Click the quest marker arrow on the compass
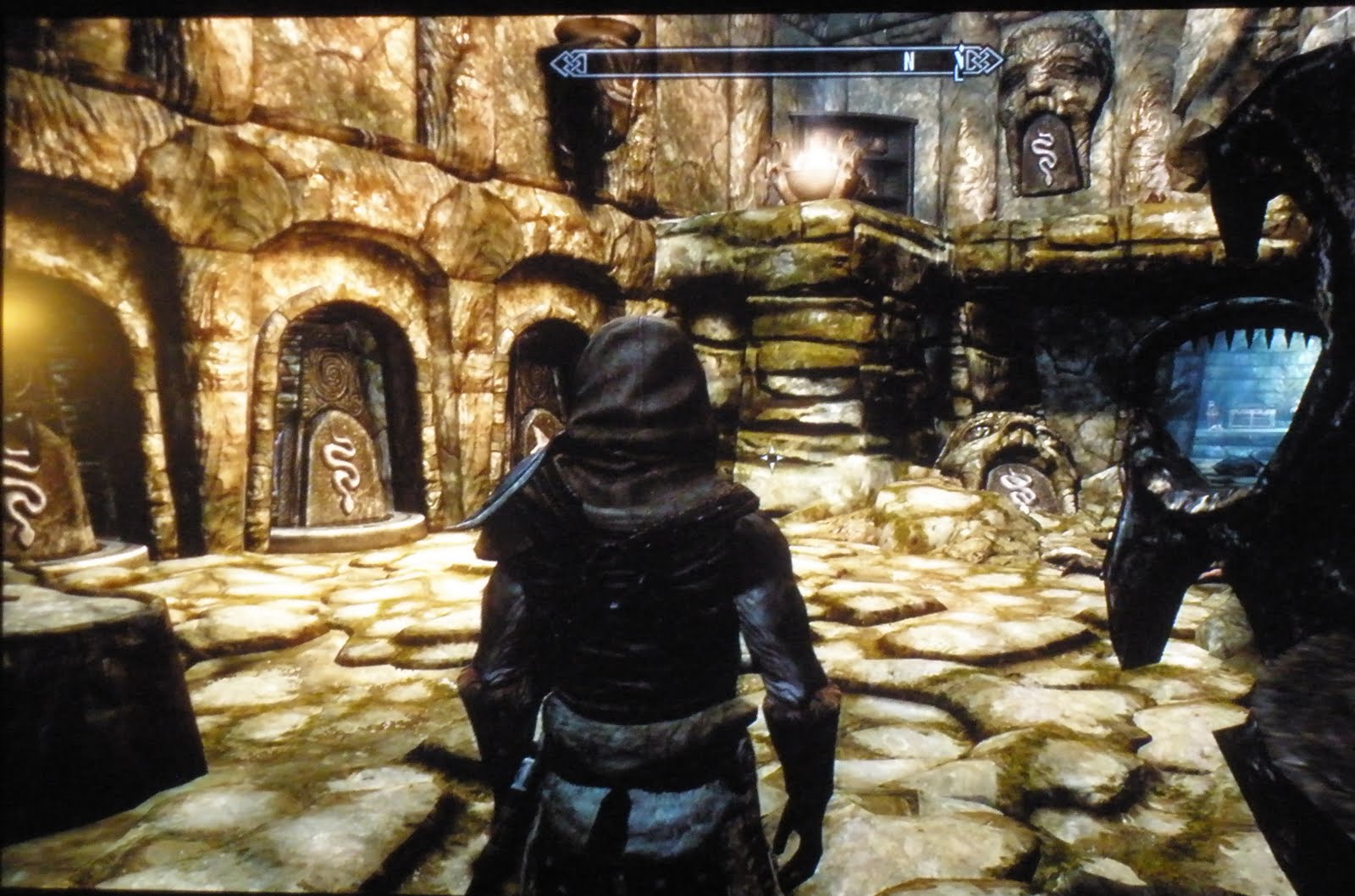The width and height of the screenshot is (1355, 896). pyautogui.click(x=961, y=64)
